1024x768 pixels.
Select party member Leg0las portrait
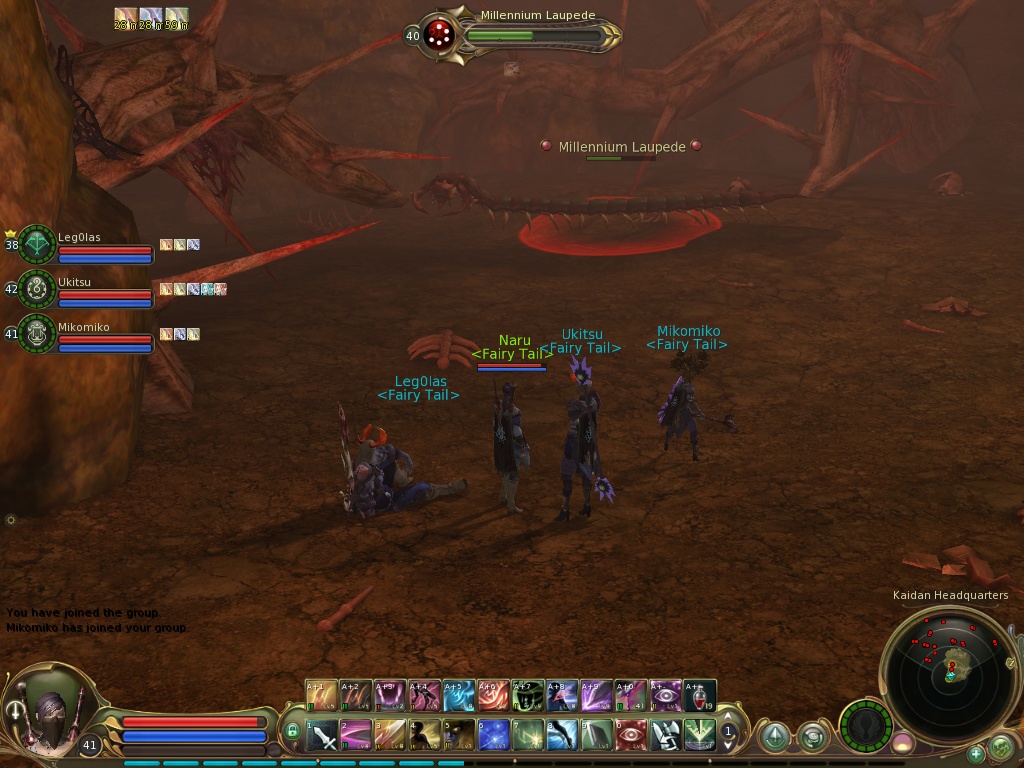click(x=37, y=245)
